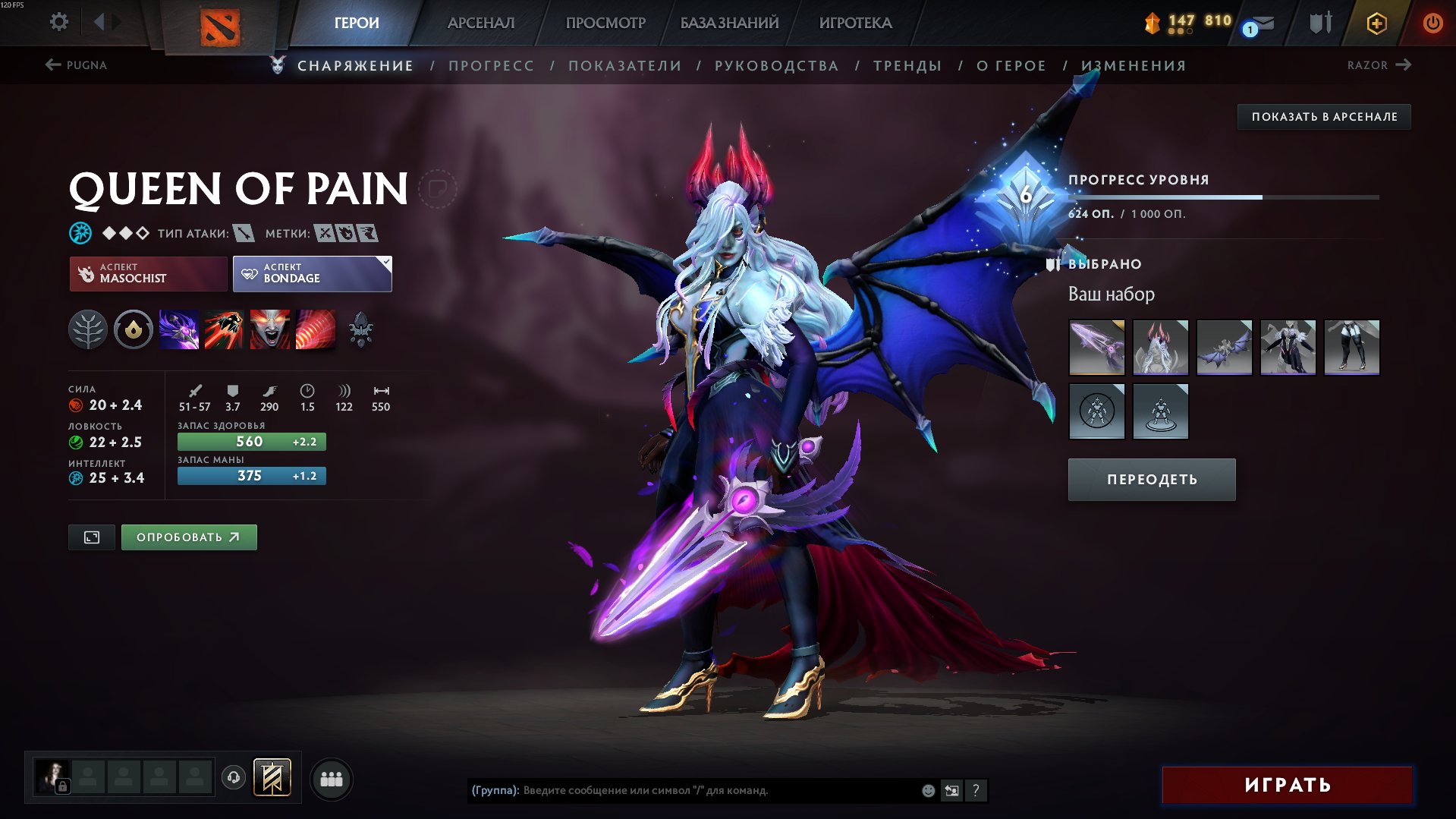
Task: Click the forward arrow toward RAZOR
Action: (x=1403, y=65)
